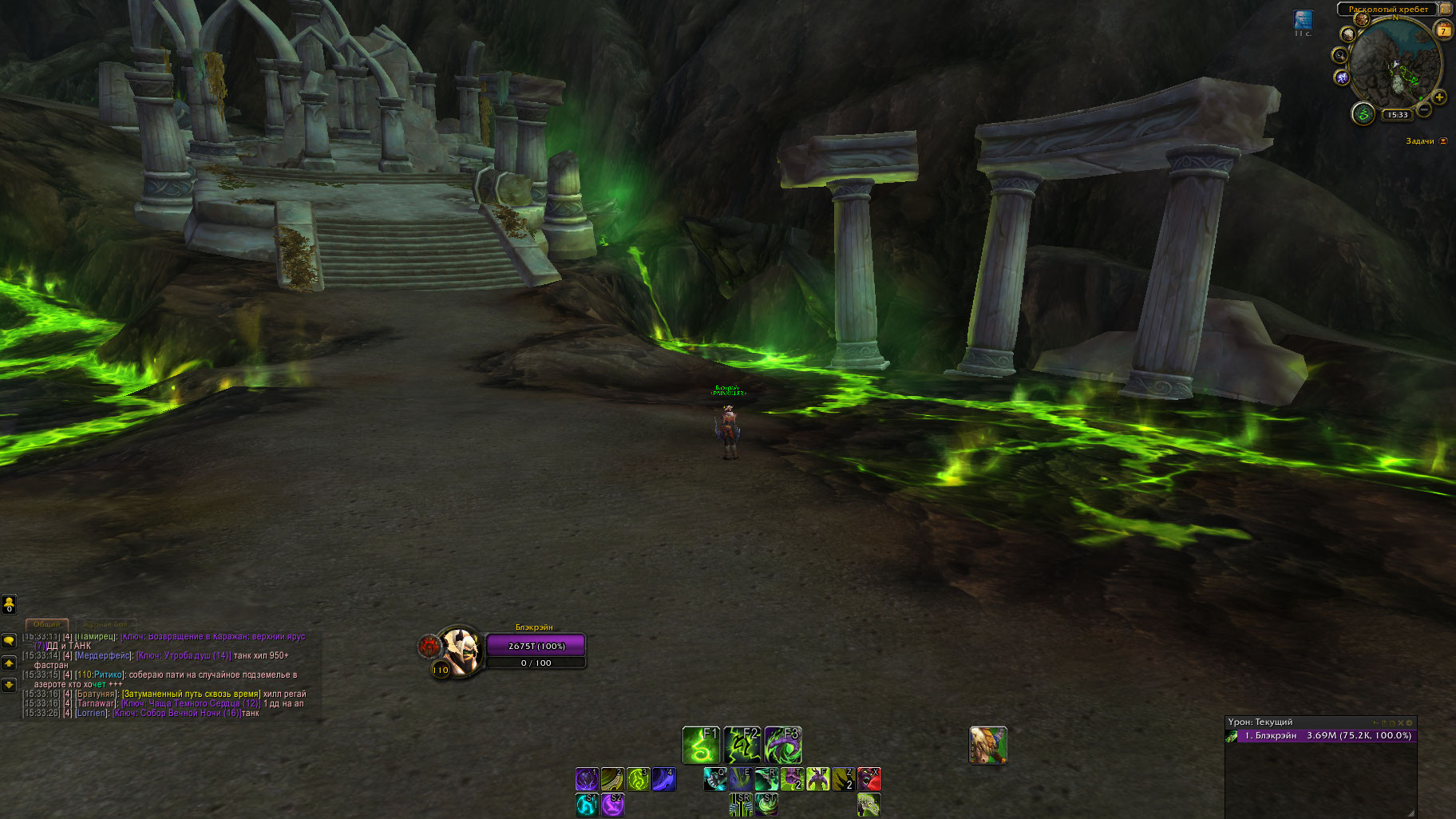Activate the horned demon ability bound to F

pyautogui.click(x=817, y=778)
